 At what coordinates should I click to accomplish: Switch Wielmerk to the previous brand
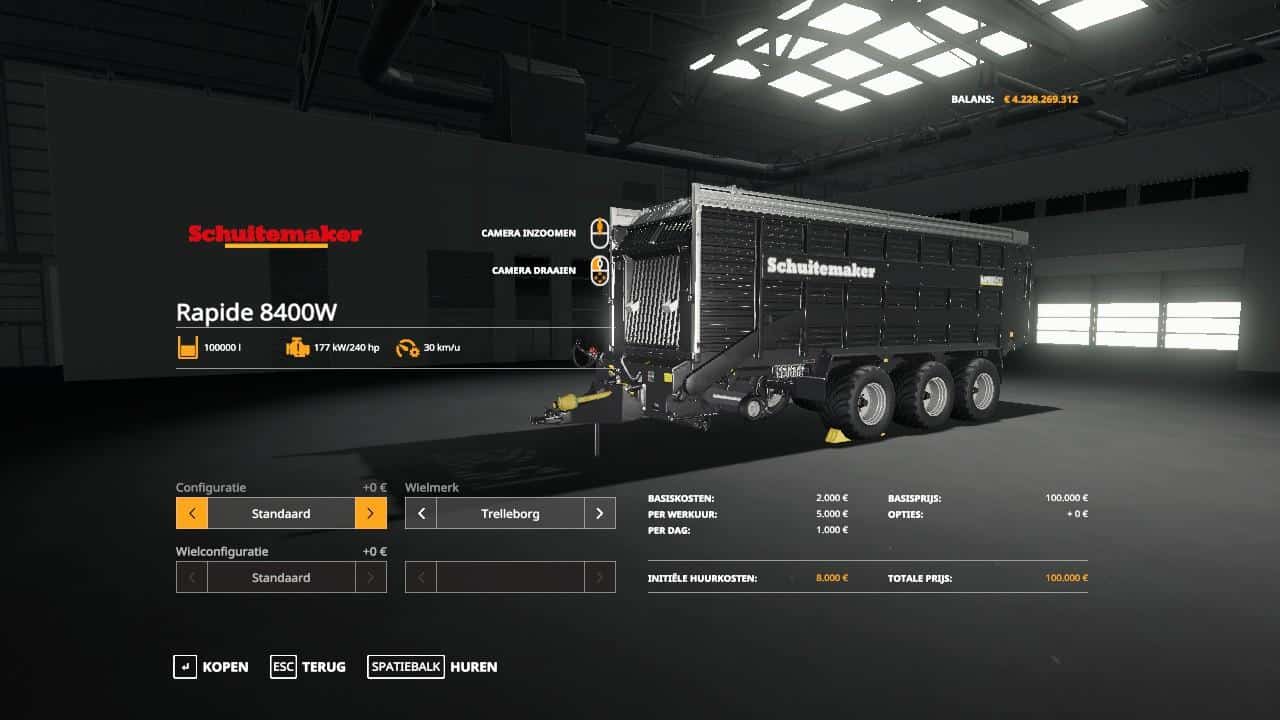(x=421, y=514)
